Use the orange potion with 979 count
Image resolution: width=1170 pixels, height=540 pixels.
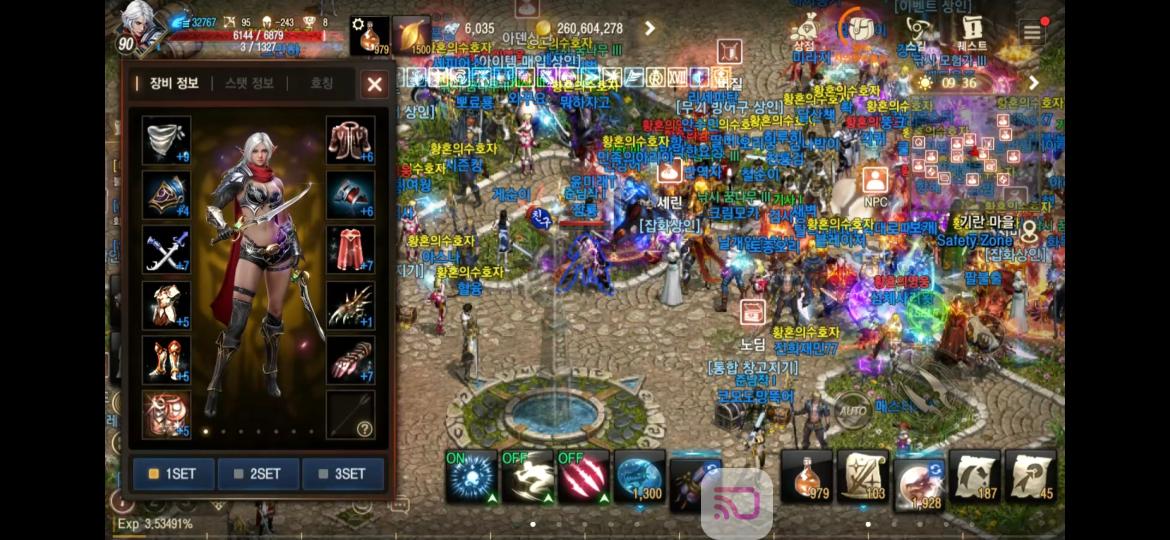(806, 476)
